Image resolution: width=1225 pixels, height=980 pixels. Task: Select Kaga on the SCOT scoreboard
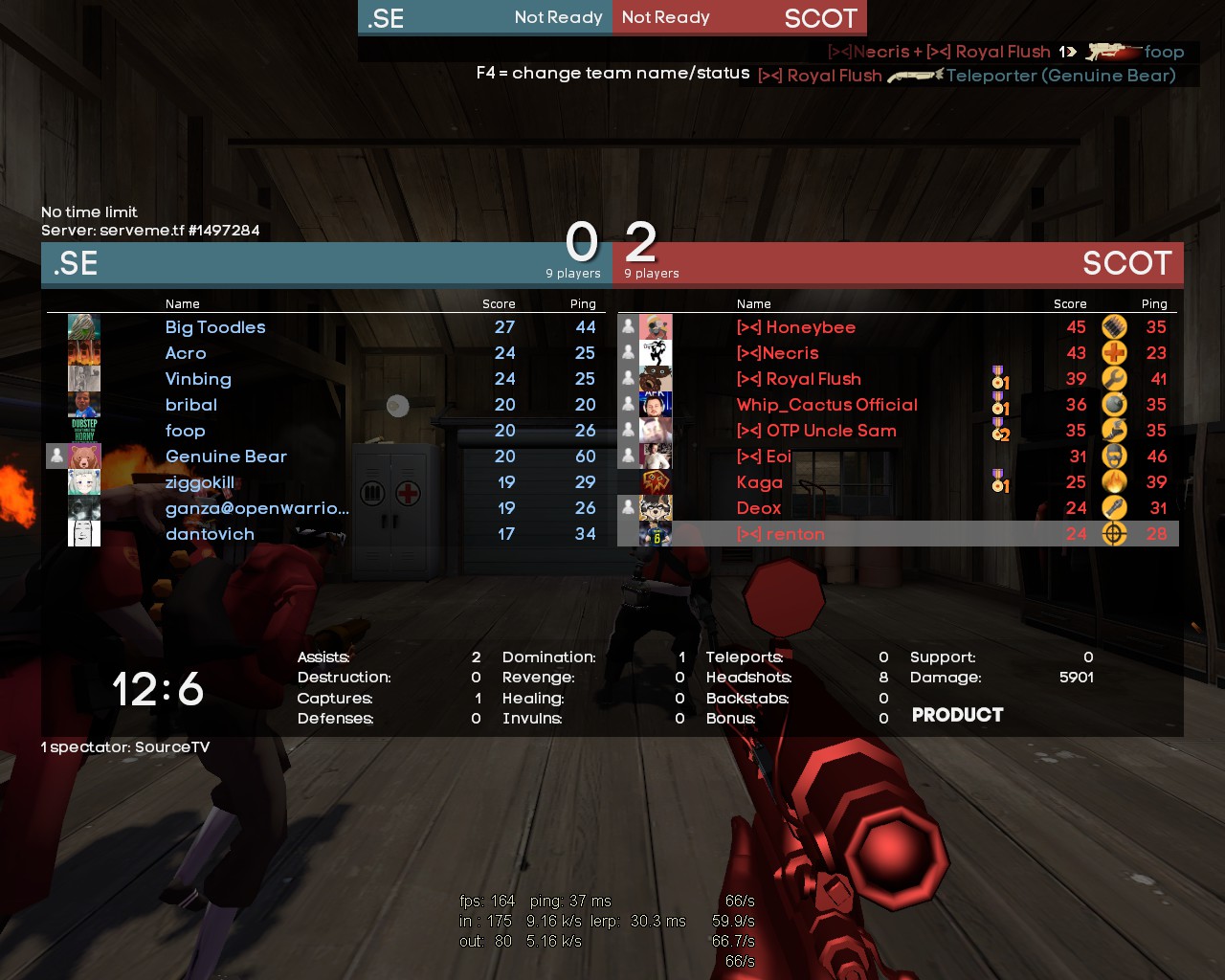pos(759,482)
